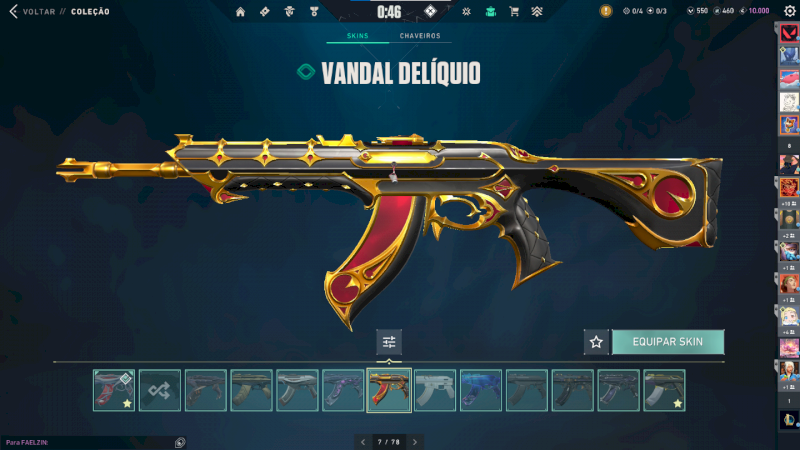The image size is (800, 450).
Task: Open the chat box for FAELZIN
Action: pyautogui.click(x=90, y=441)
